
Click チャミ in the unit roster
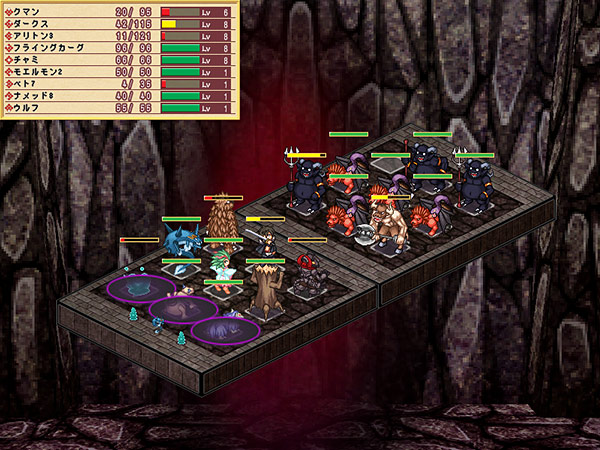click(118, 59)
